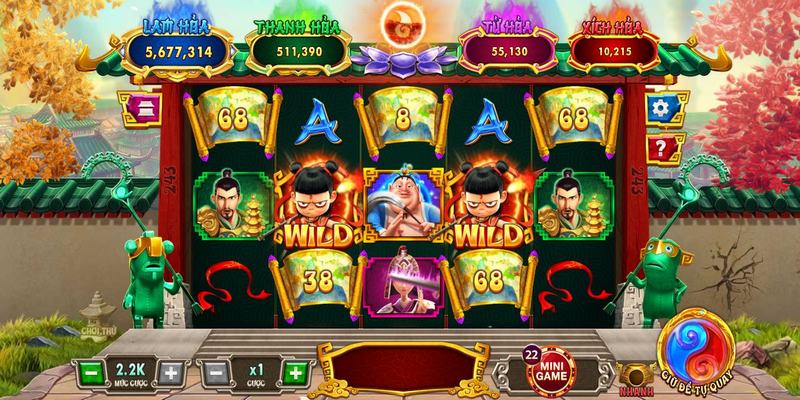Raise the x1 Cược multiplier
The image size is (800, 400).
point(294,373)
